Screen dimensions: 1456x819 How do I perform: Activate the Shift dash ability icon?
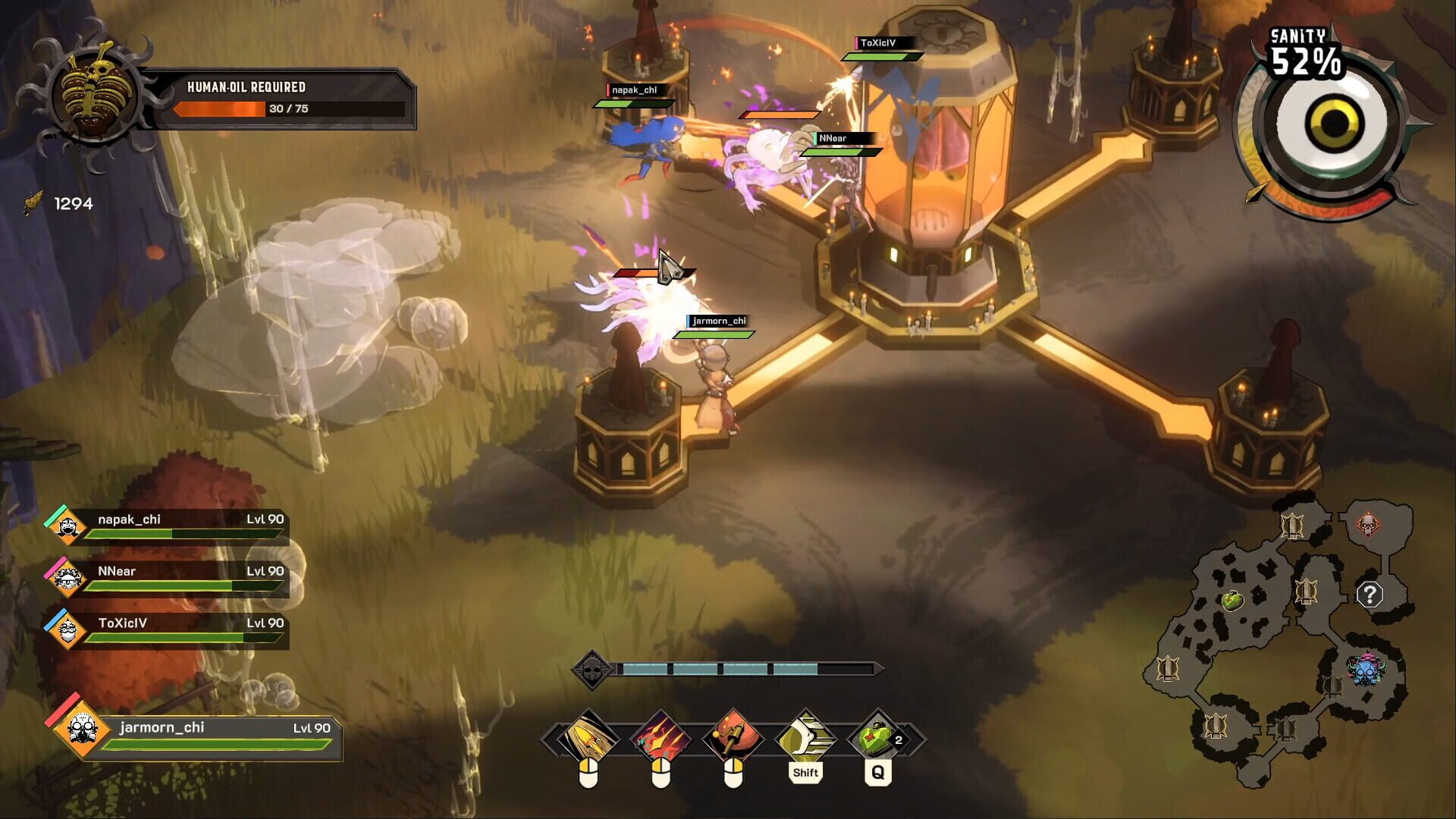pyautogui.click(x=805, y=736)
